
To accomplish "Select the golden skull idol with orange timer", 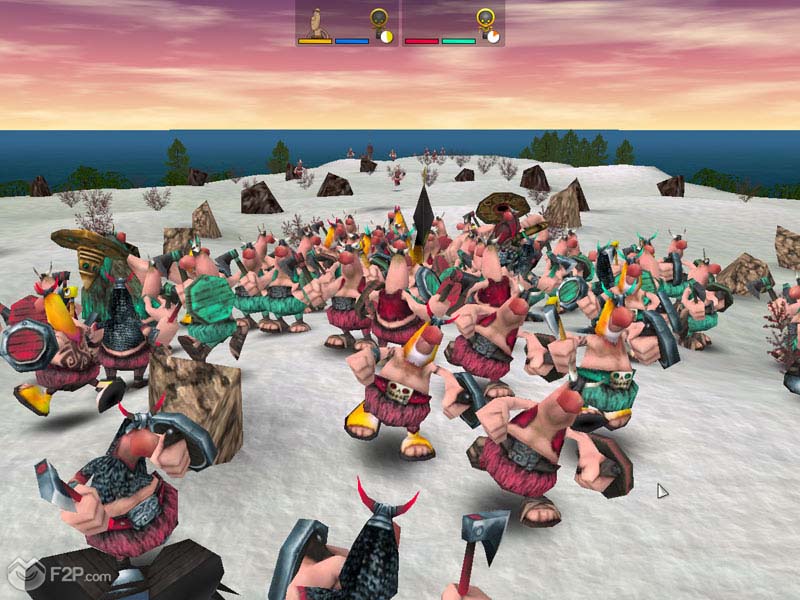I will [484, 19].
